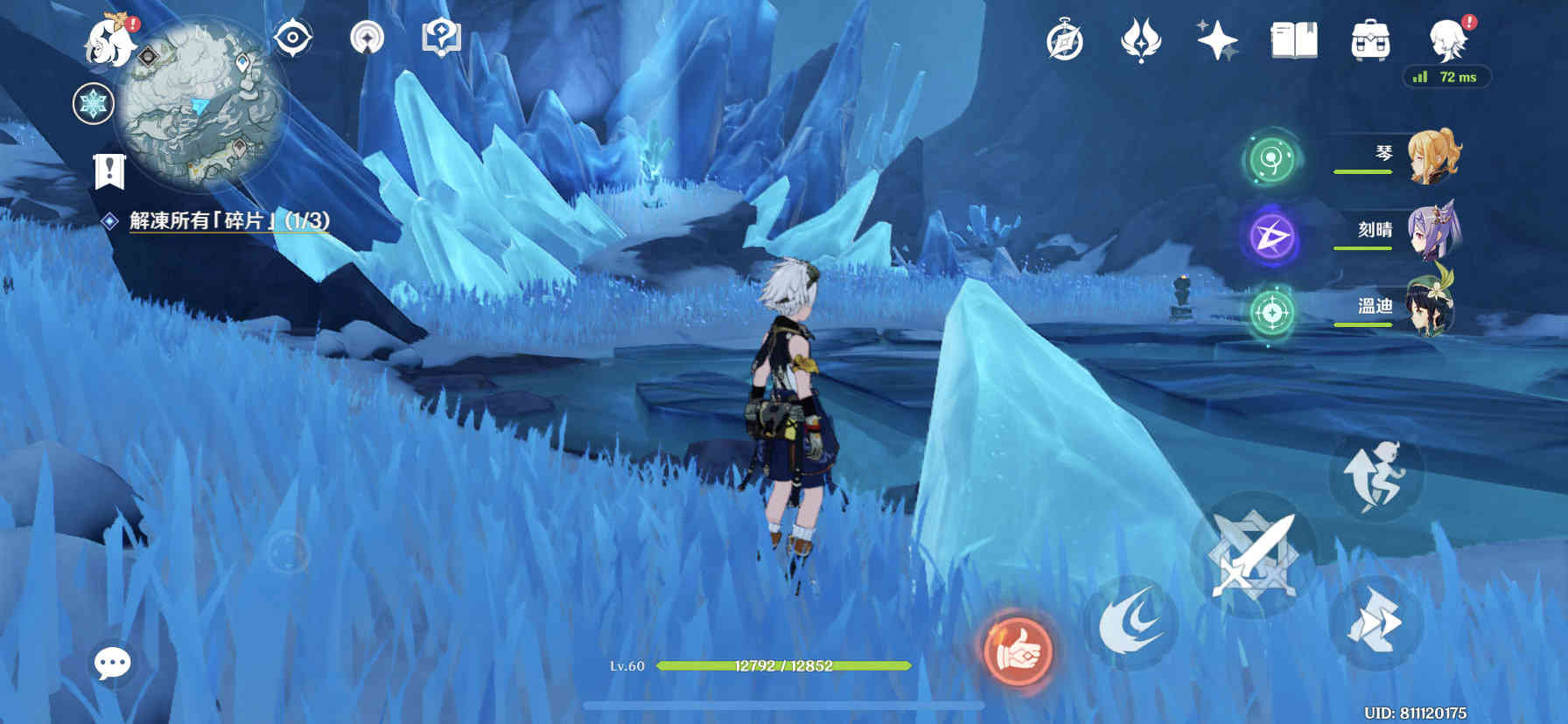Open the quest bookmark icon
Viewport: 1568px width, 724px height.
(x=109, y=171)
